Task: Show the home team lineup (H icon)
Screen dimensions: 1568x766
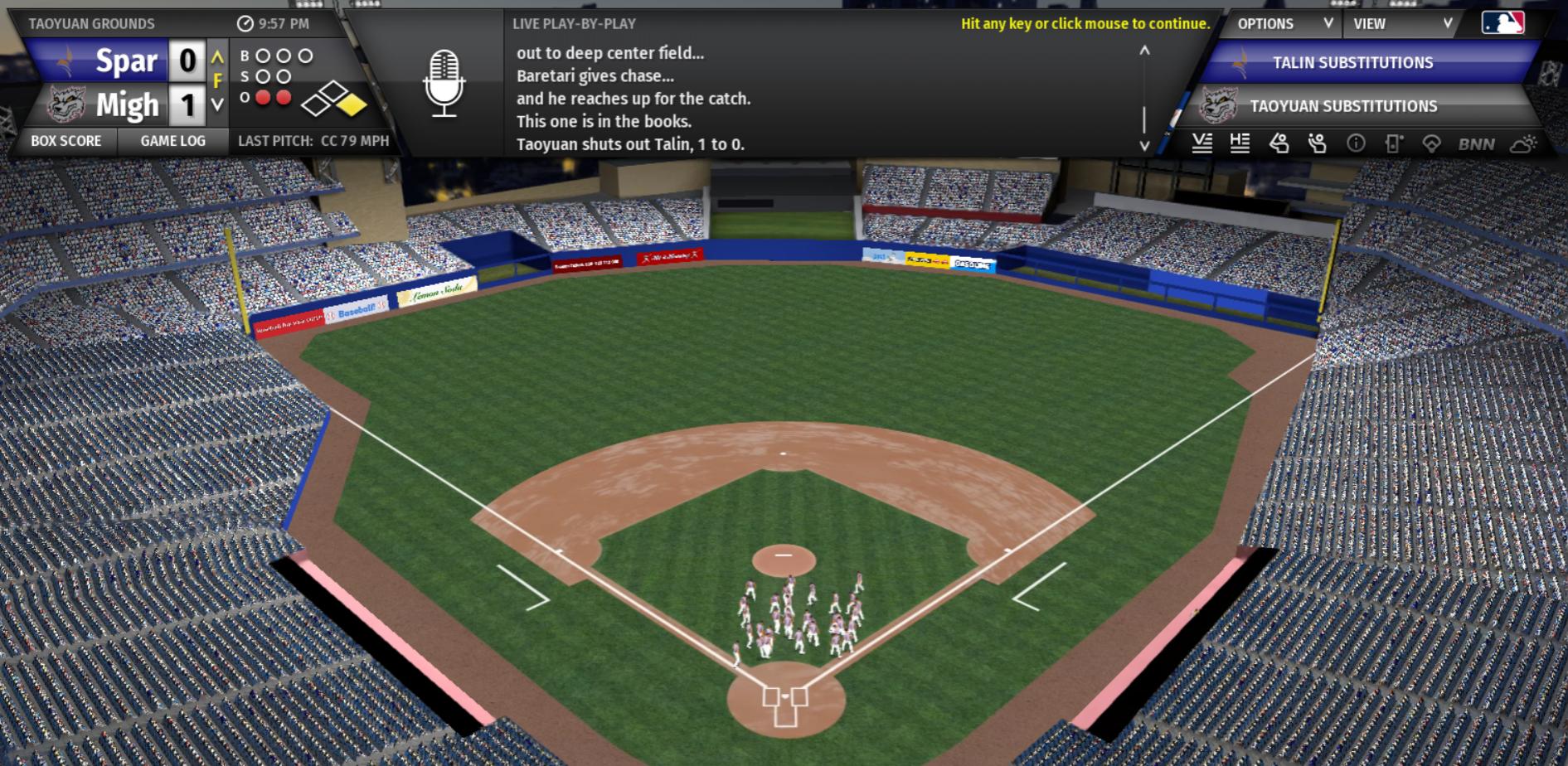Action: [1240, 144]
